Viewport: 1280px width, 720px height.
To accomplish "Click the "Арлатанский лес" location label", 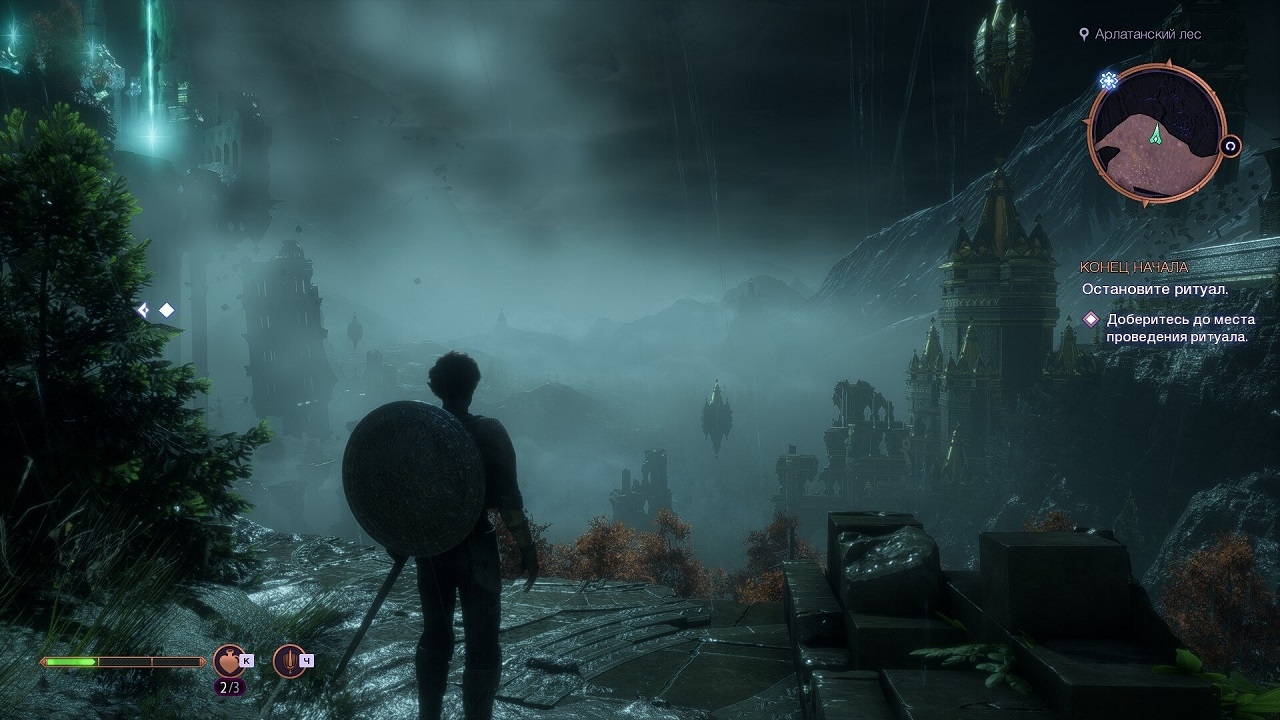I will click(1147, 34).
